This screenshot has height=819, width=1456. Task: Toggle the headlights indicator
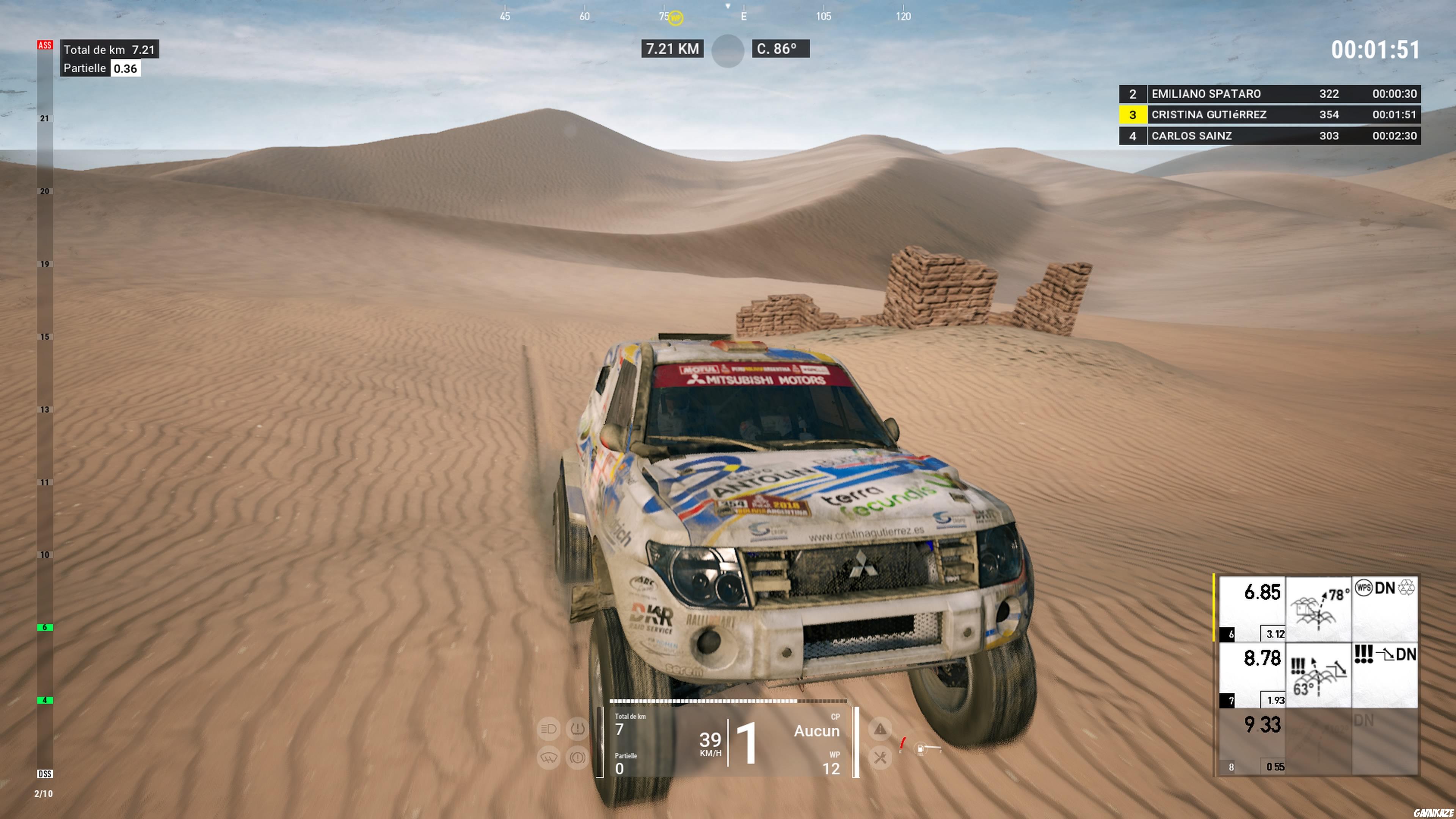tap(548, 729)
